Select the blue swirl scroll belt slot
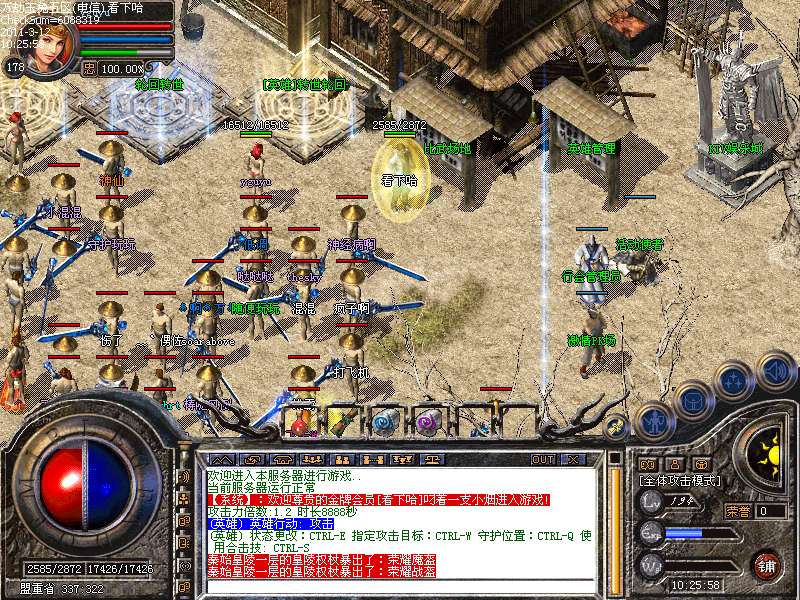Viewport: 800px width, 600px height. 385,421
